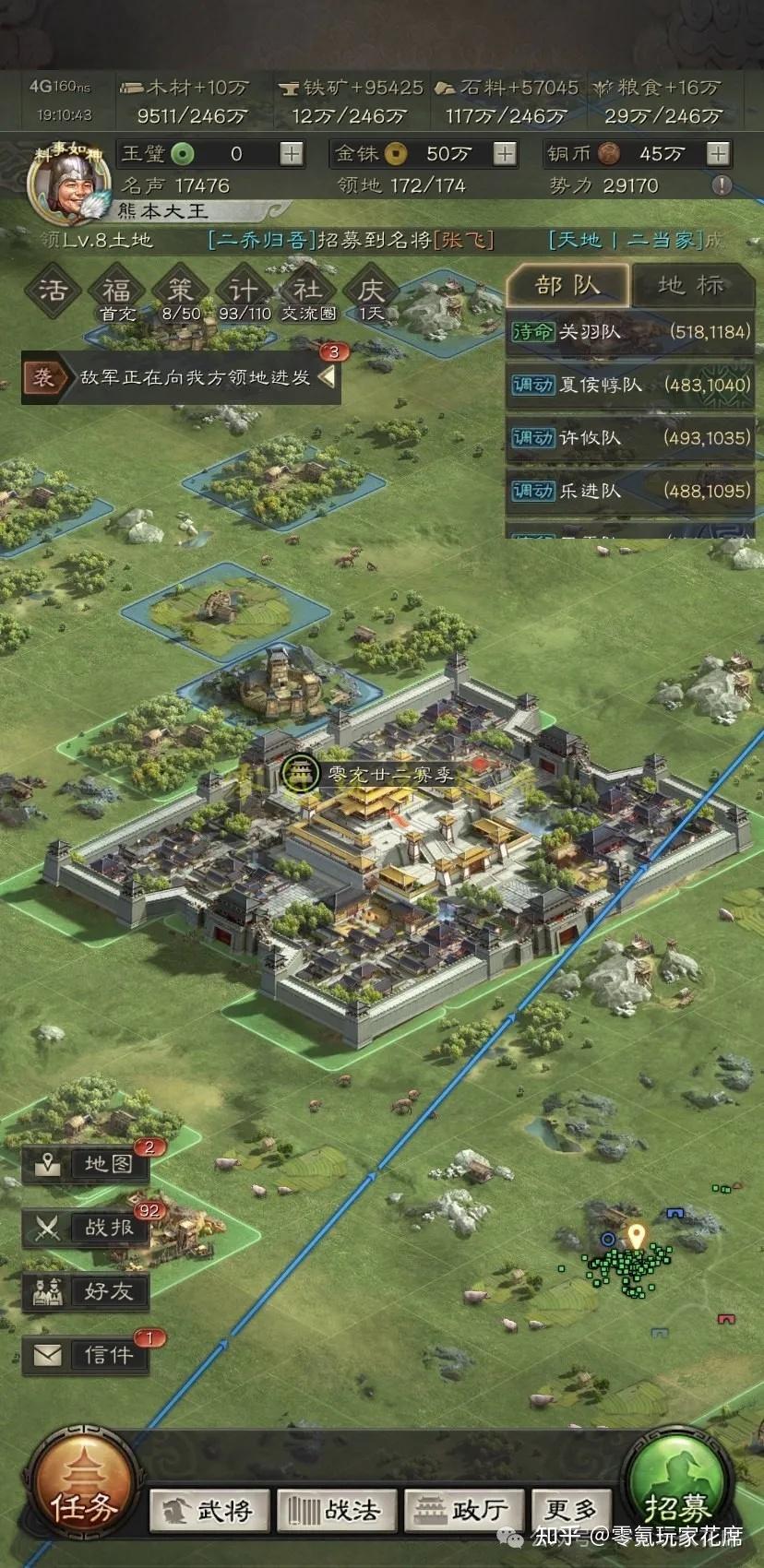Viewport: 764px width, 1568px height.
Task: Select the 夏侯惇队 troop row
Action: pos(630,385)
